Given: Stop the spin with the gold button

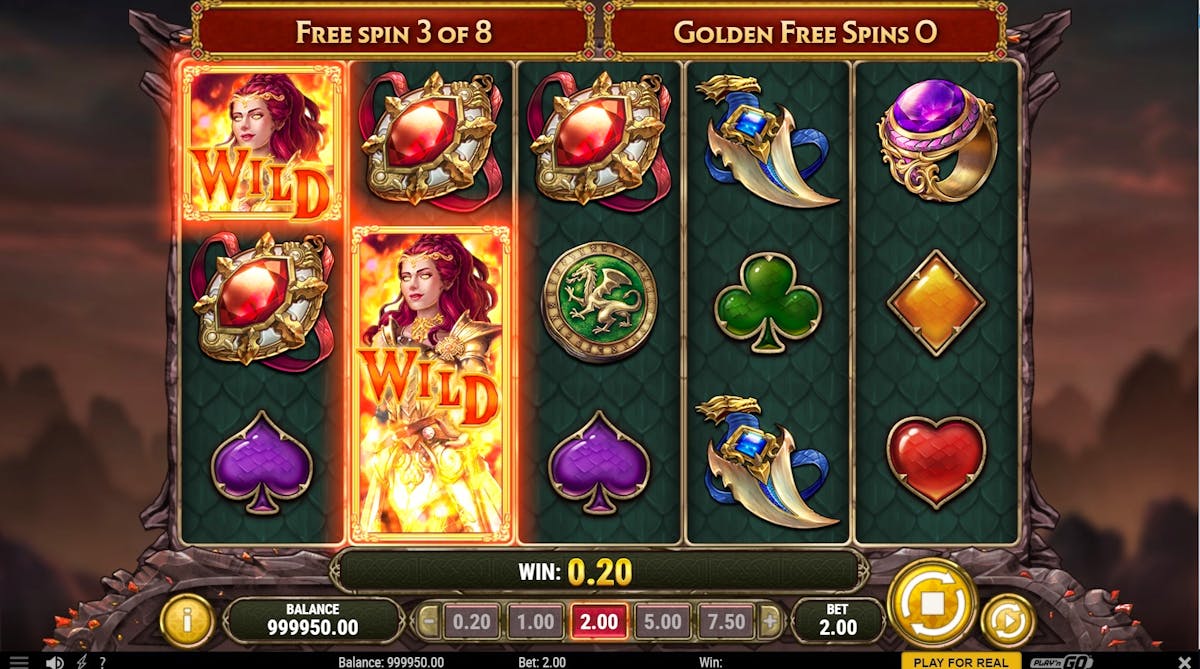Looking at the screenshot, I should click(x=931, y=606).
